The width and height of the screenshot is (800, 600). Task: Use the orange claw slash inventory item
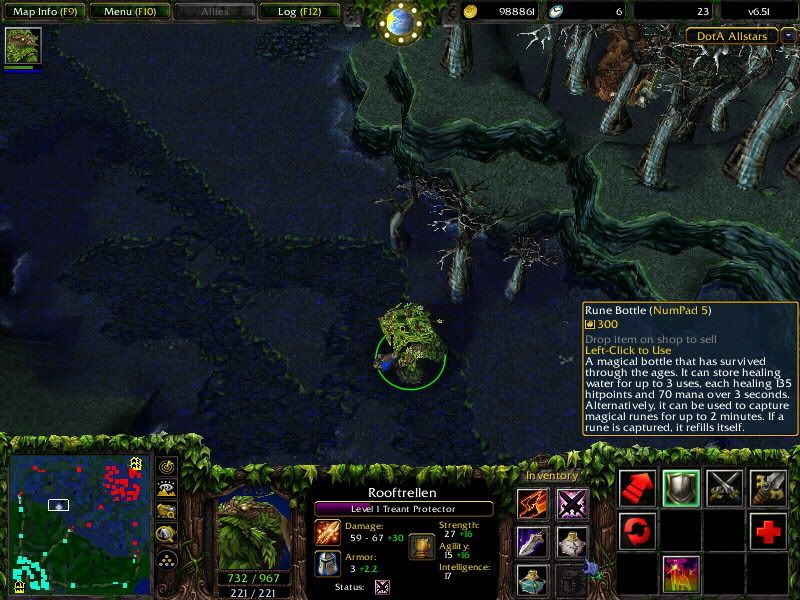click(533, 504)
